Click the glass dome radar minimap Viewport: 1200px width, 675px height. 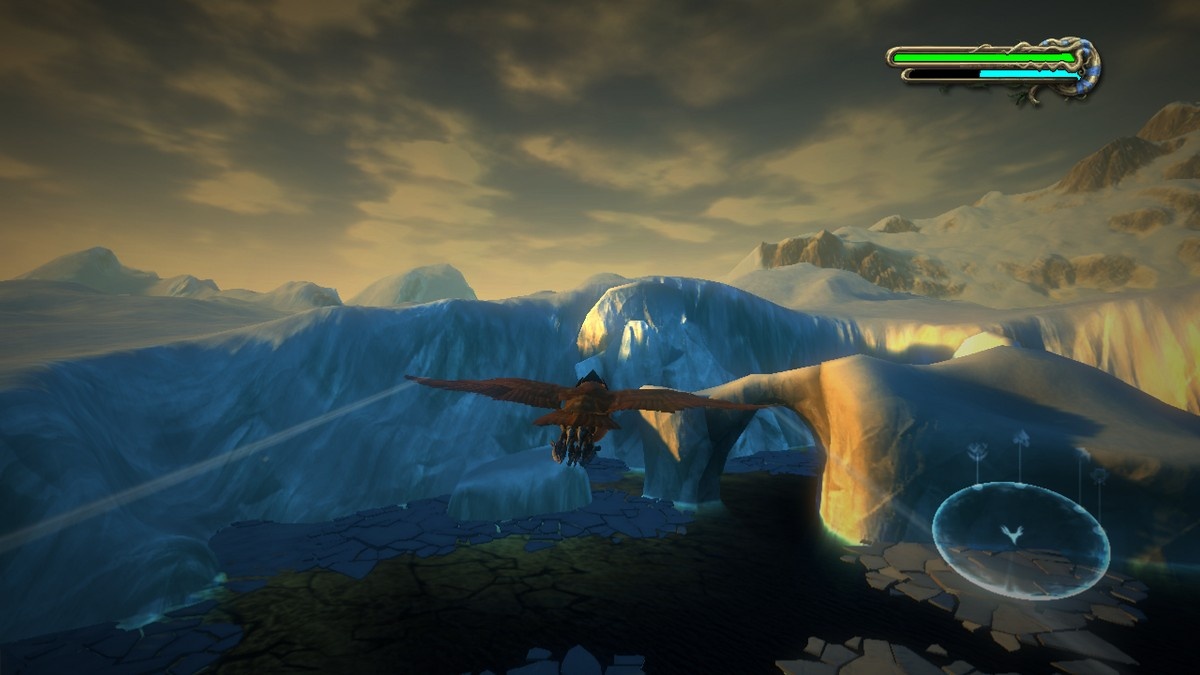point(1021,540)
